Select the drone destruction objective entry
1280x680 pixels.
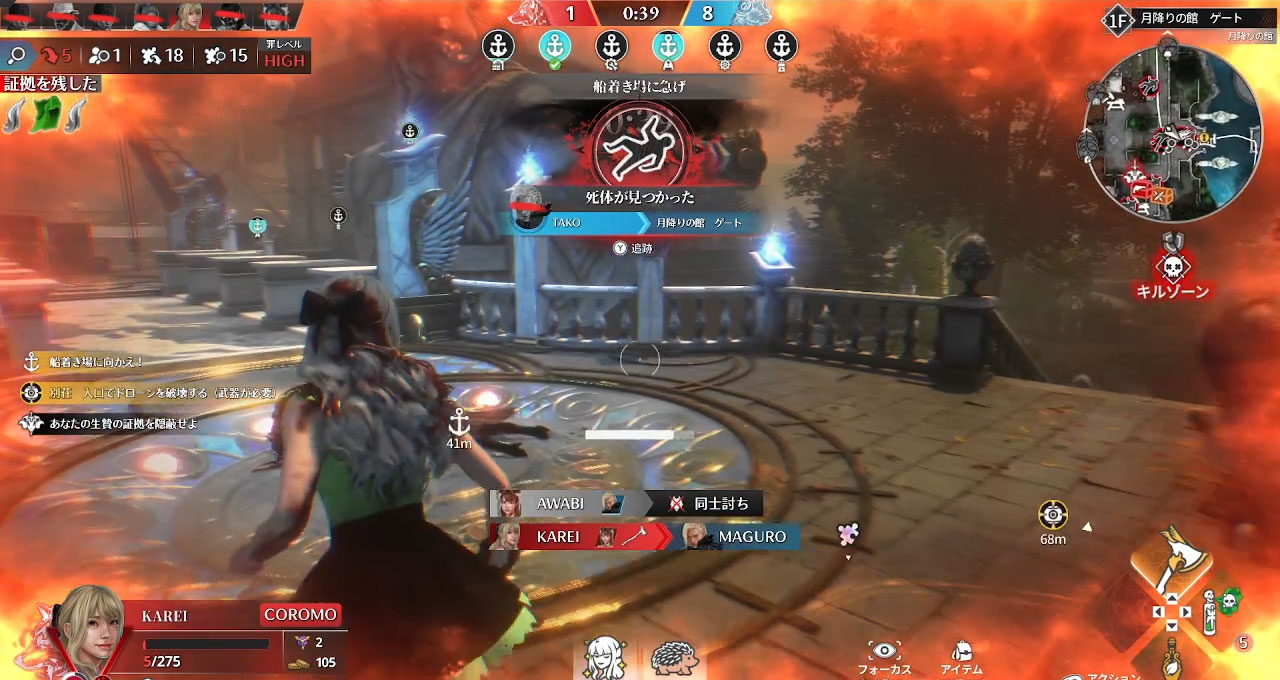pyautogui.click(x=150, y=393)
